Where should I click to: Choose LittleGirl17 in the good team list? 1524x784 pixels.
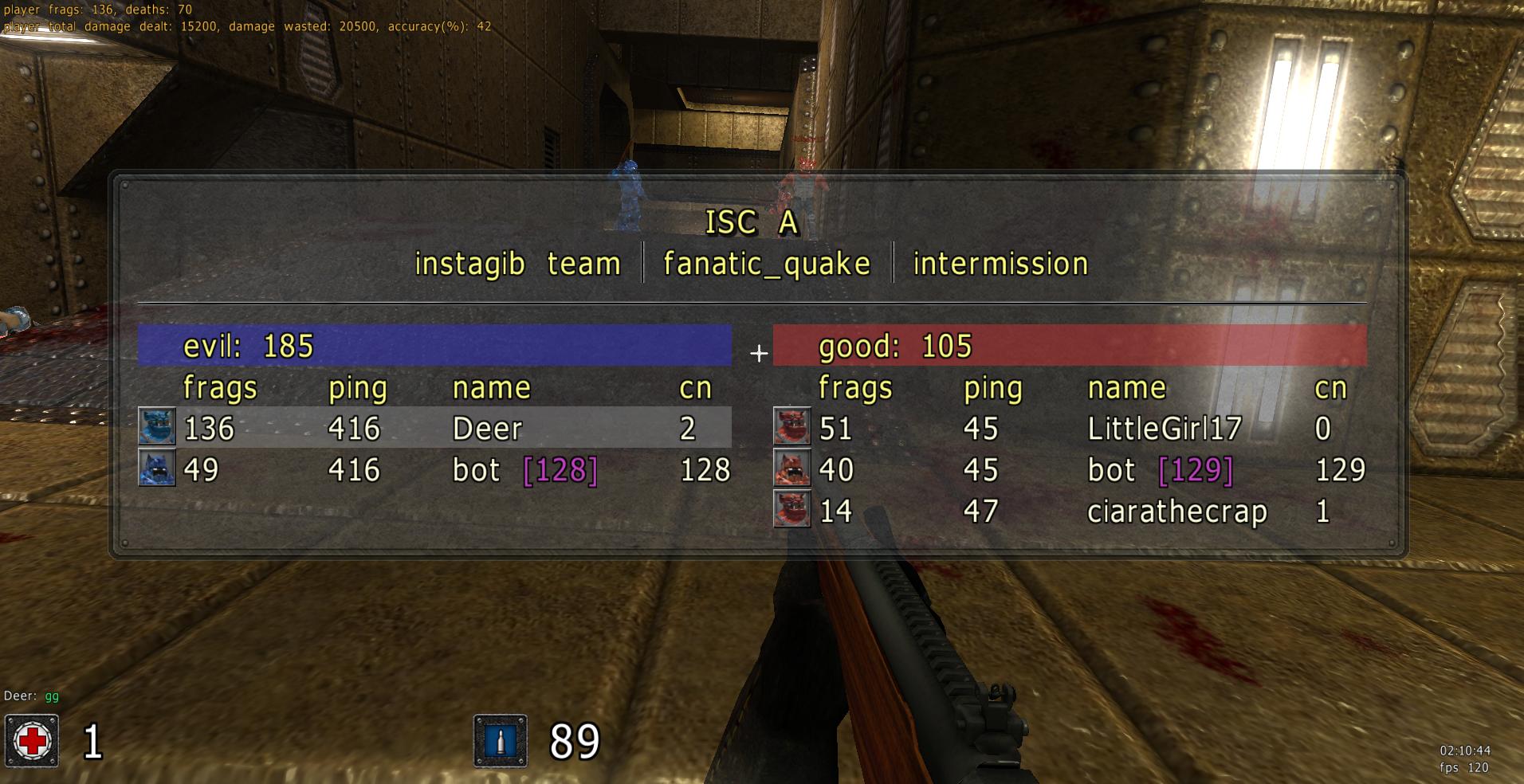[1164, 429]
